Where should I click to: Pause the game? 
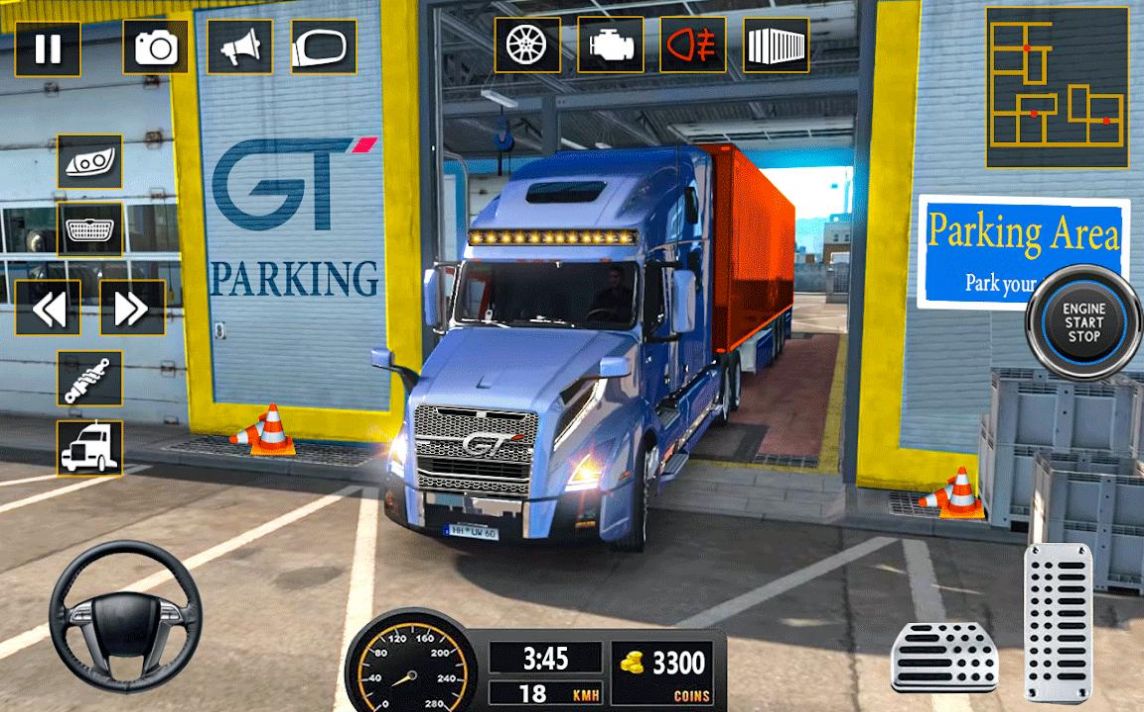[x=47, y=48]
